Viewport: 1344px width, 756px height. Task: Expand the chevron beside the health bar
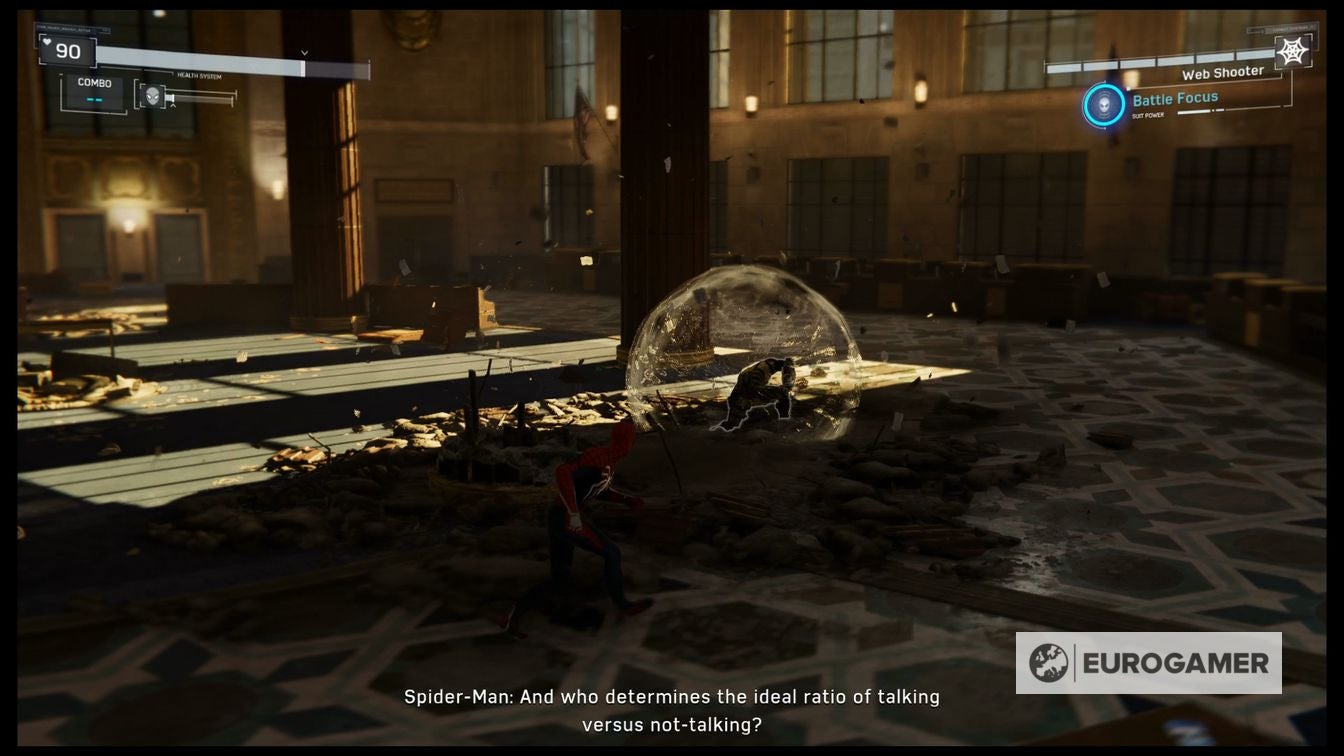[x=303, y=50]
